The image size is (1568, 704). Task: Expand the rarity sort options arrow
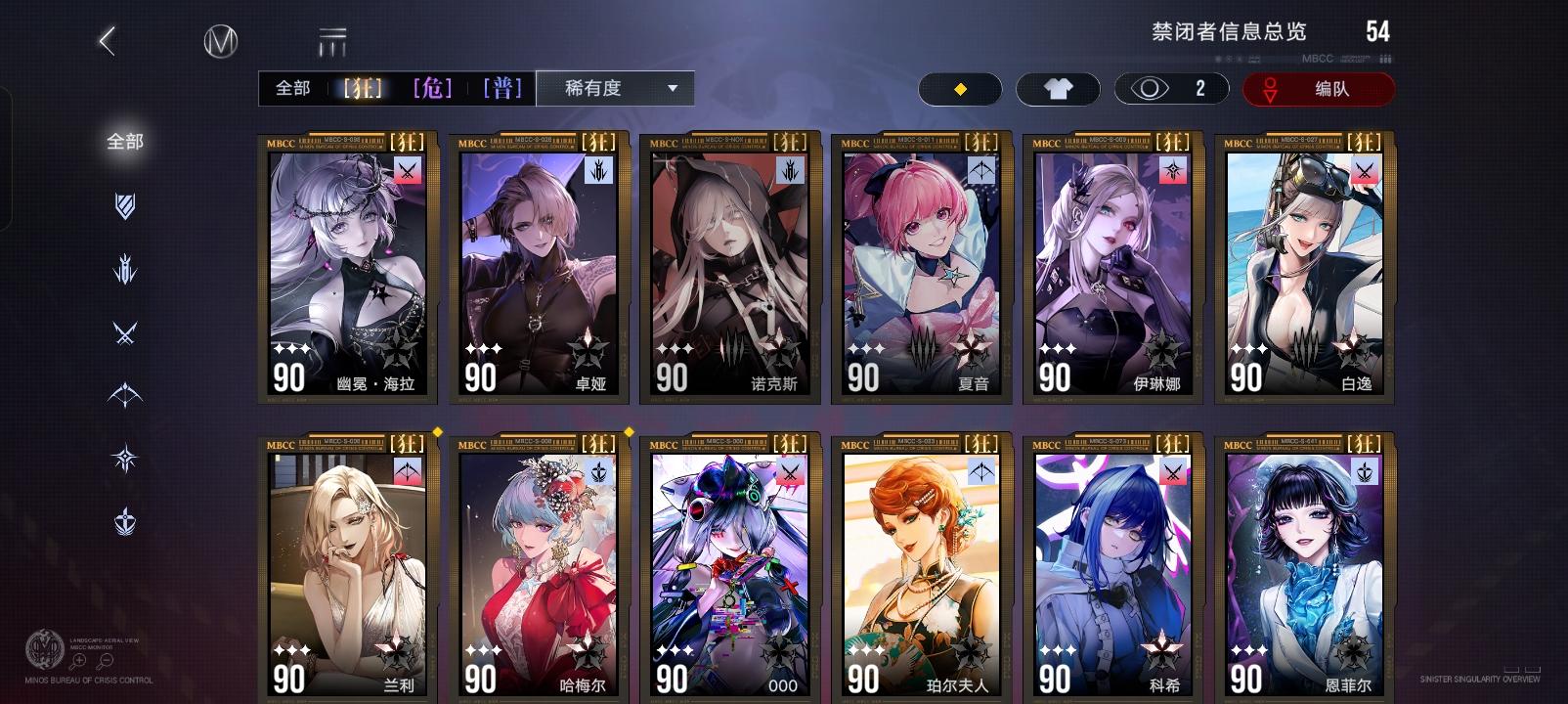pyautogui.click(x=672, y=88)
